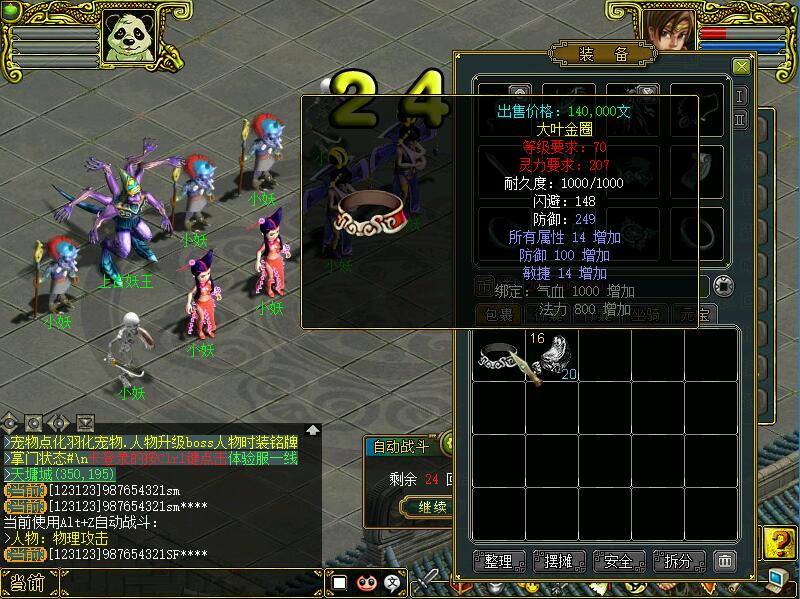
Task: Select the silver ring item in the bag
Action: pos(498,359)
